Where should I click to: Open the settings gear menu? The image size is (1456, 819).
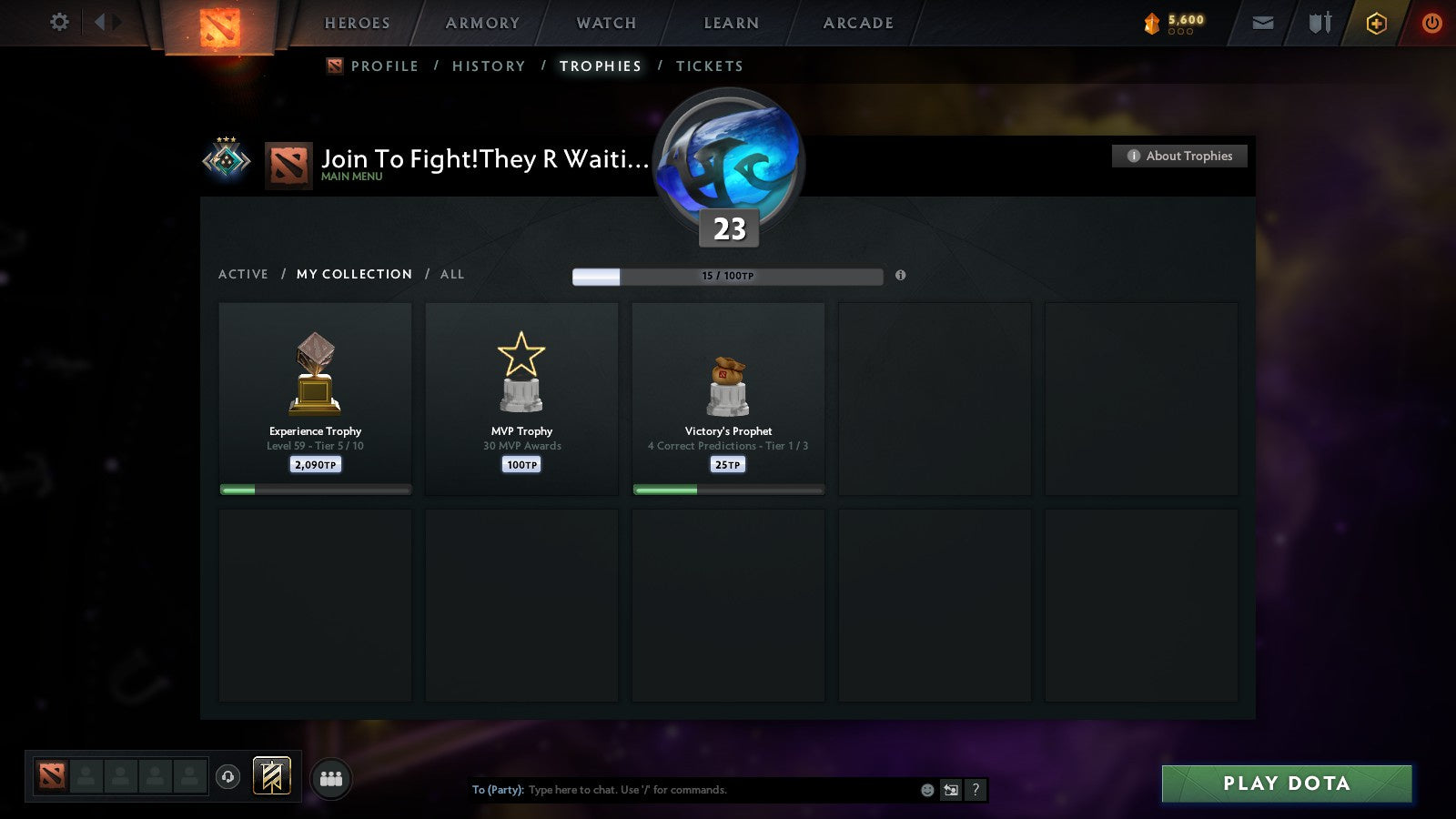pos(59,23)
